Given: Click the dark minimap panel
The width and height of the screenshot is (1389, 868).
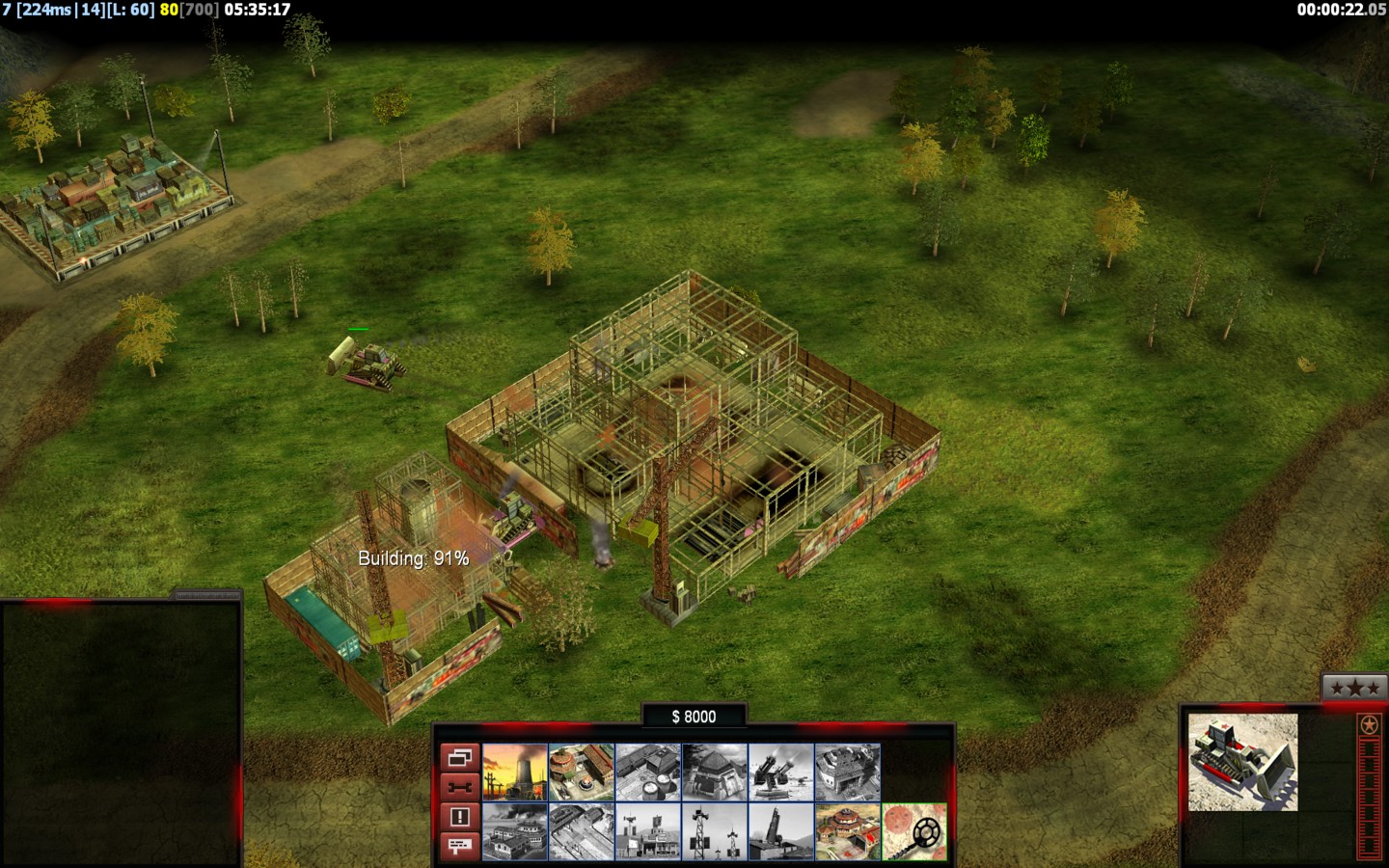Looking at the screenshot, I should tap(120, 733).
